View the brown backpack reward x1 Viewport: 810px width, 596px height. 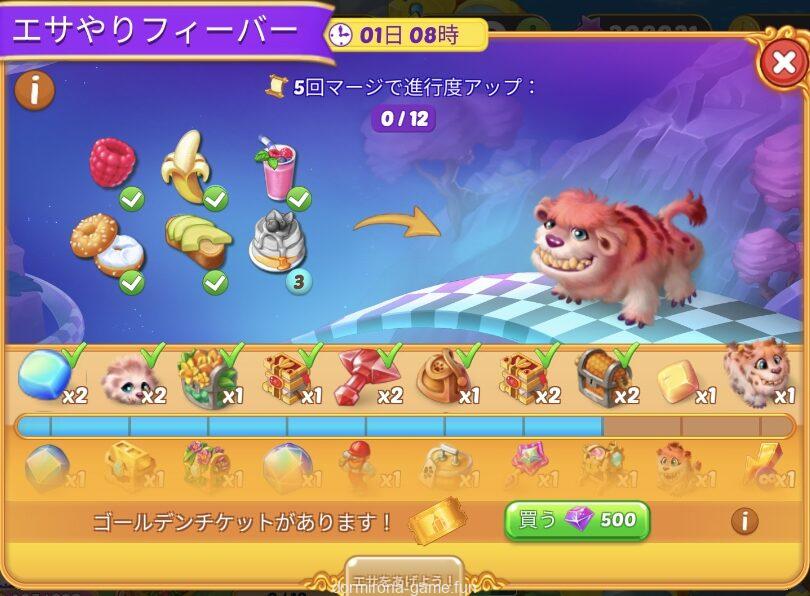(442, 375)
